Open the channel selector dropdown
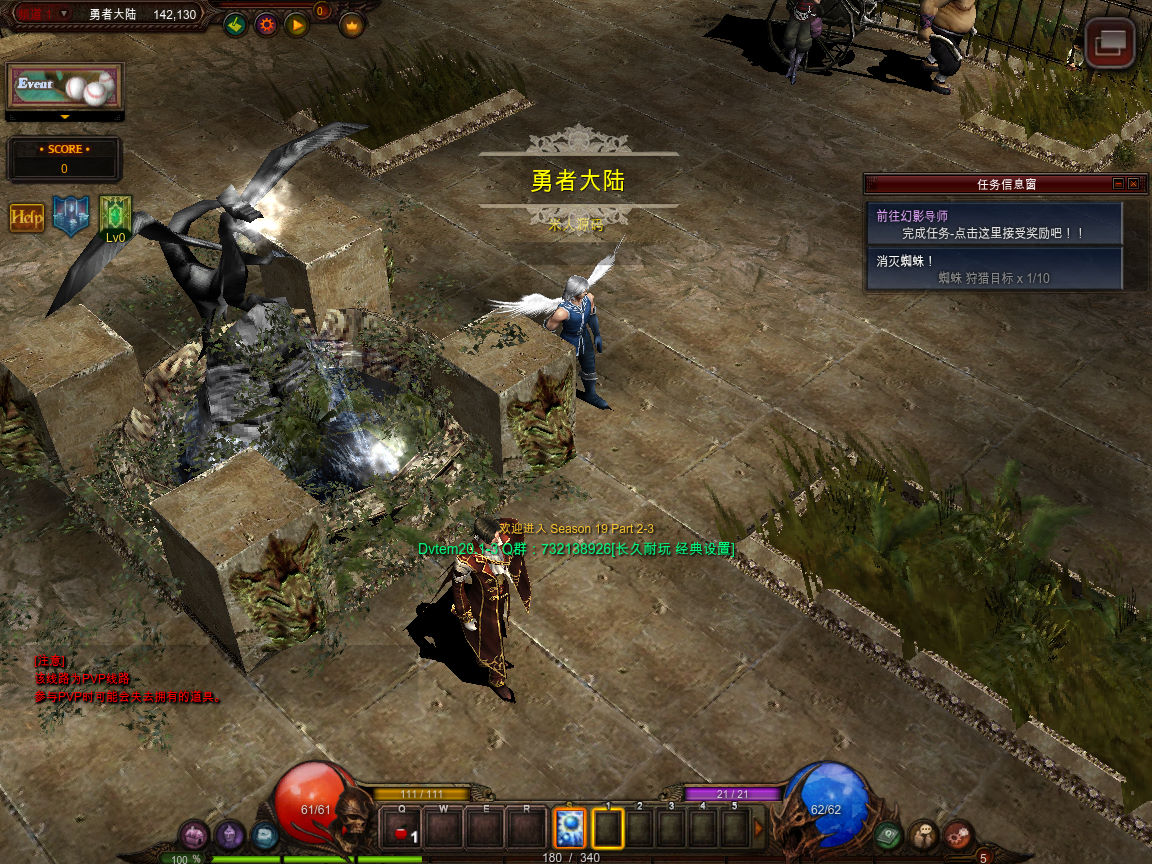Image resolution: width=1152 pixels, height=864 pixels. (x=64, y=14)
